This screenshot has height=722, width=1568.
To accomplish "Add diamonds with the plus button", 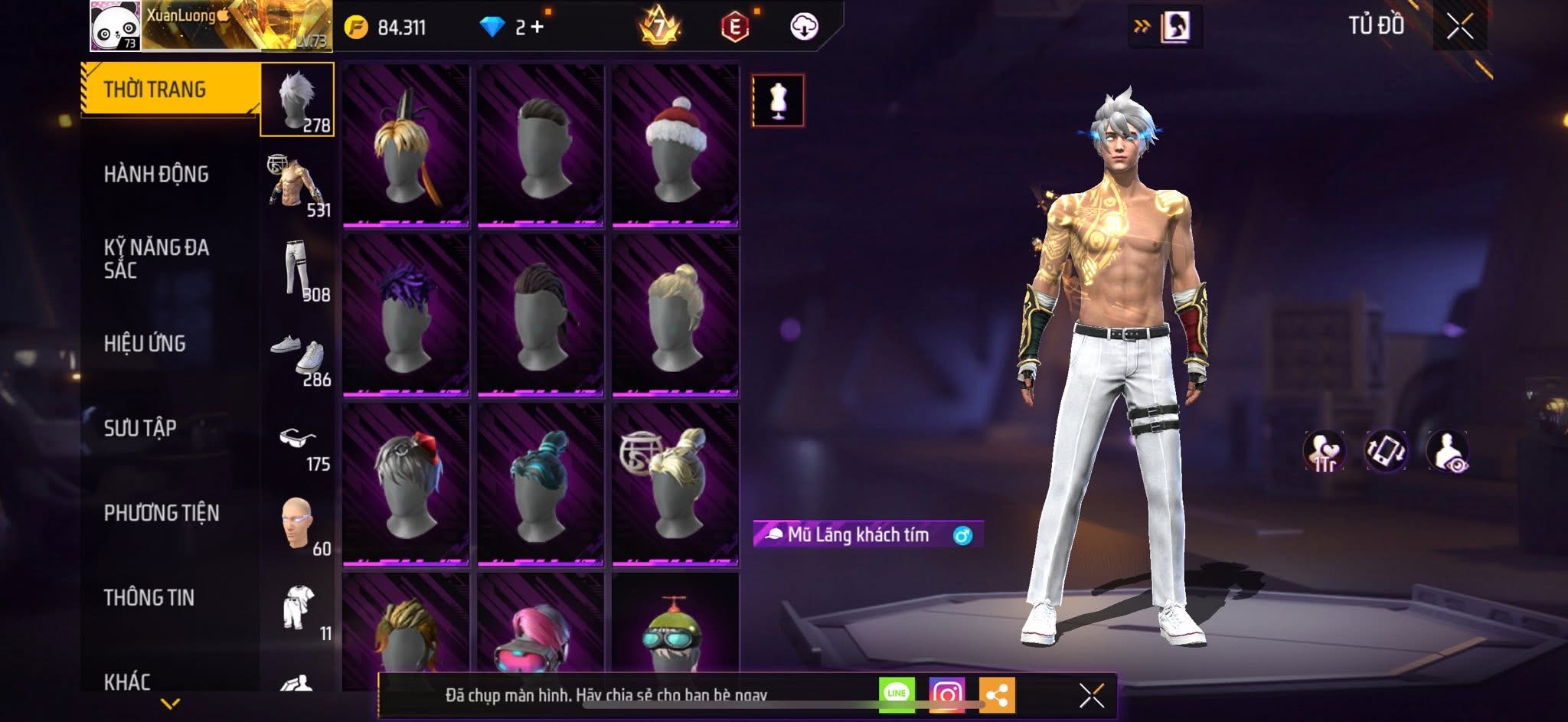I will pos(537,28).
